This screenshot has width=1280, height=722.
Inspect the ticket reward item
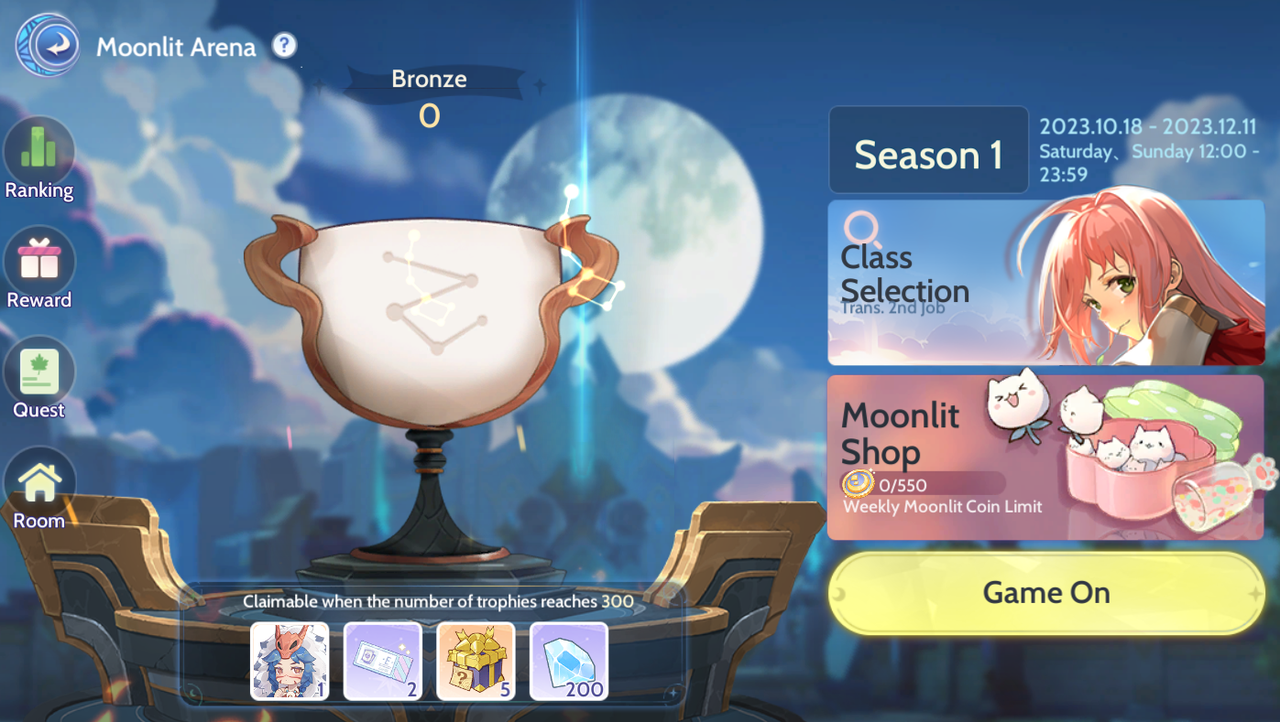point(382,661)
